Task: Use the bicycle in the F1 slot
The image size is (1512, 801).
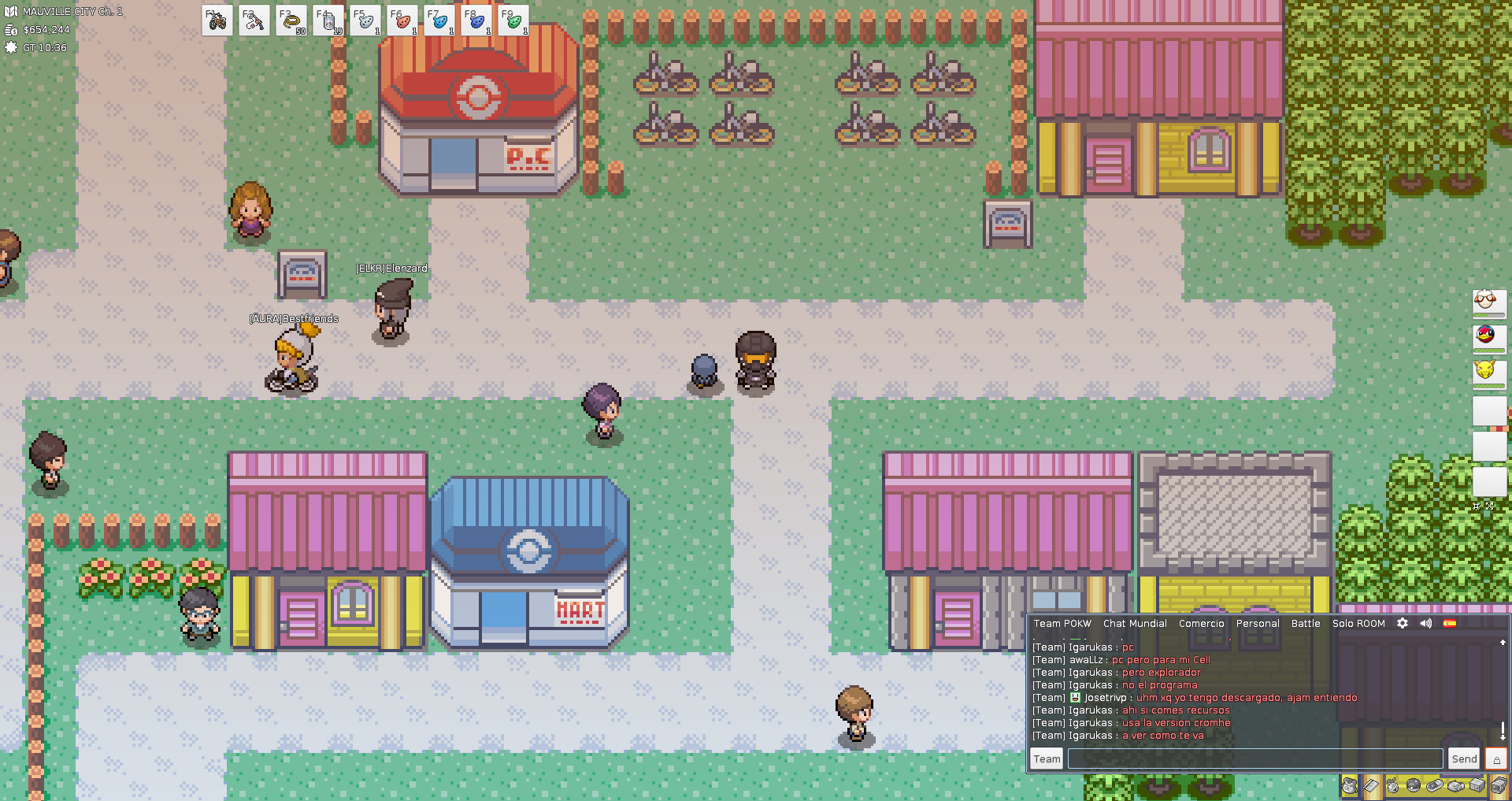Action: pos(217,21)
